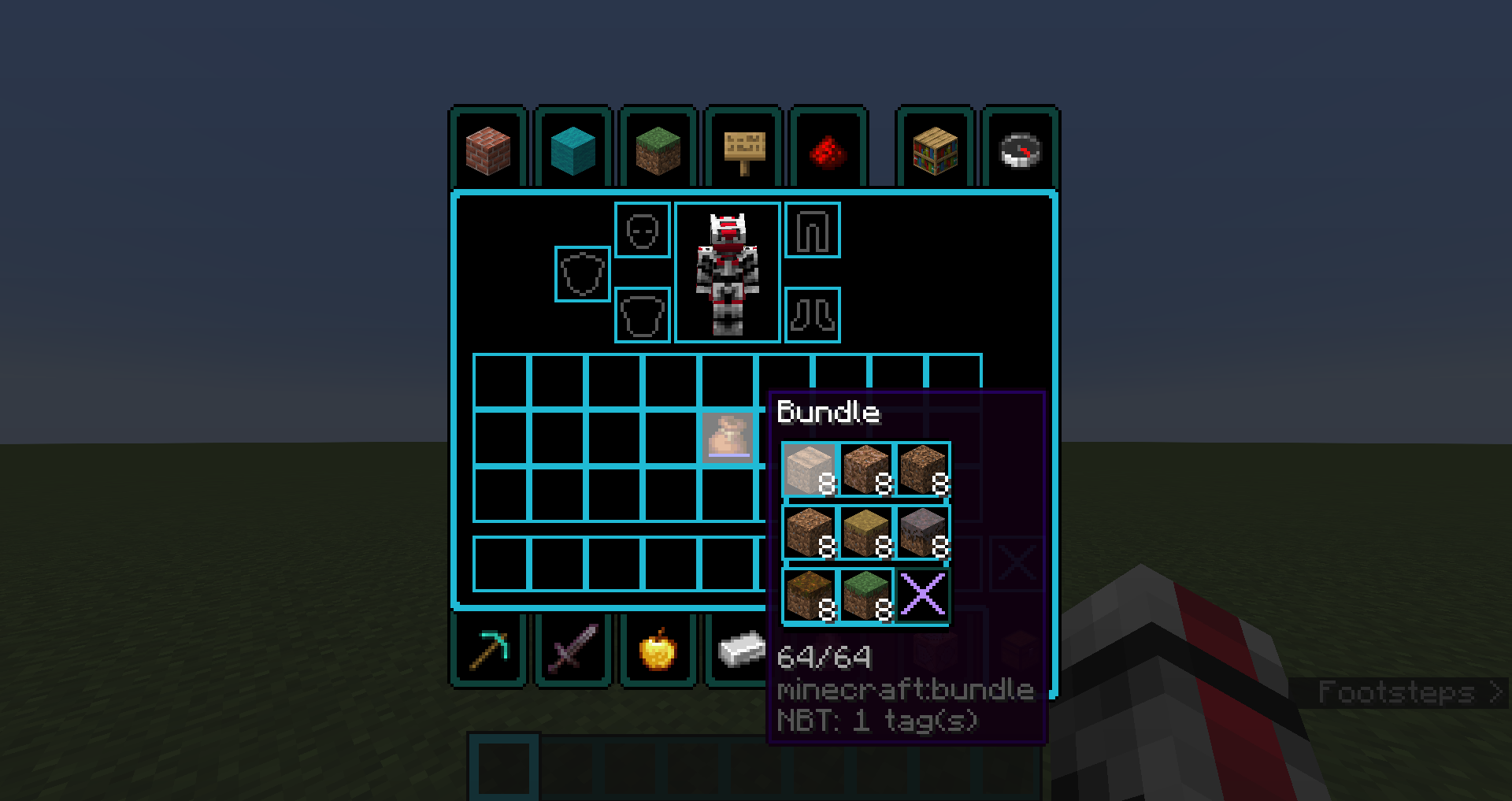Click the leggings armor slot
This screenshot has width=1512, height=801.
(813, 231)
